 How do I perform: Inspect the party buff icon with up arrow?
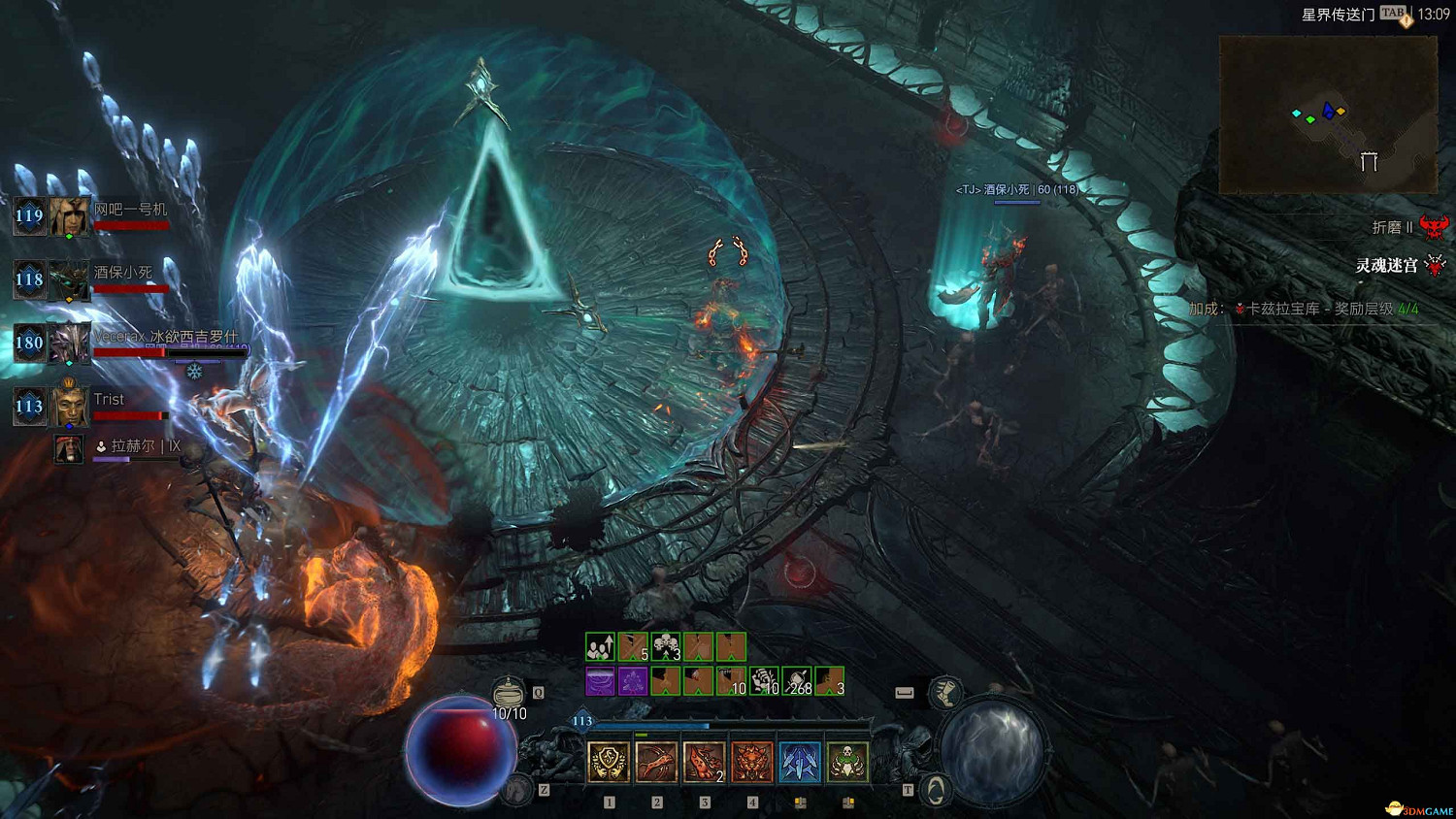[600, 646]
